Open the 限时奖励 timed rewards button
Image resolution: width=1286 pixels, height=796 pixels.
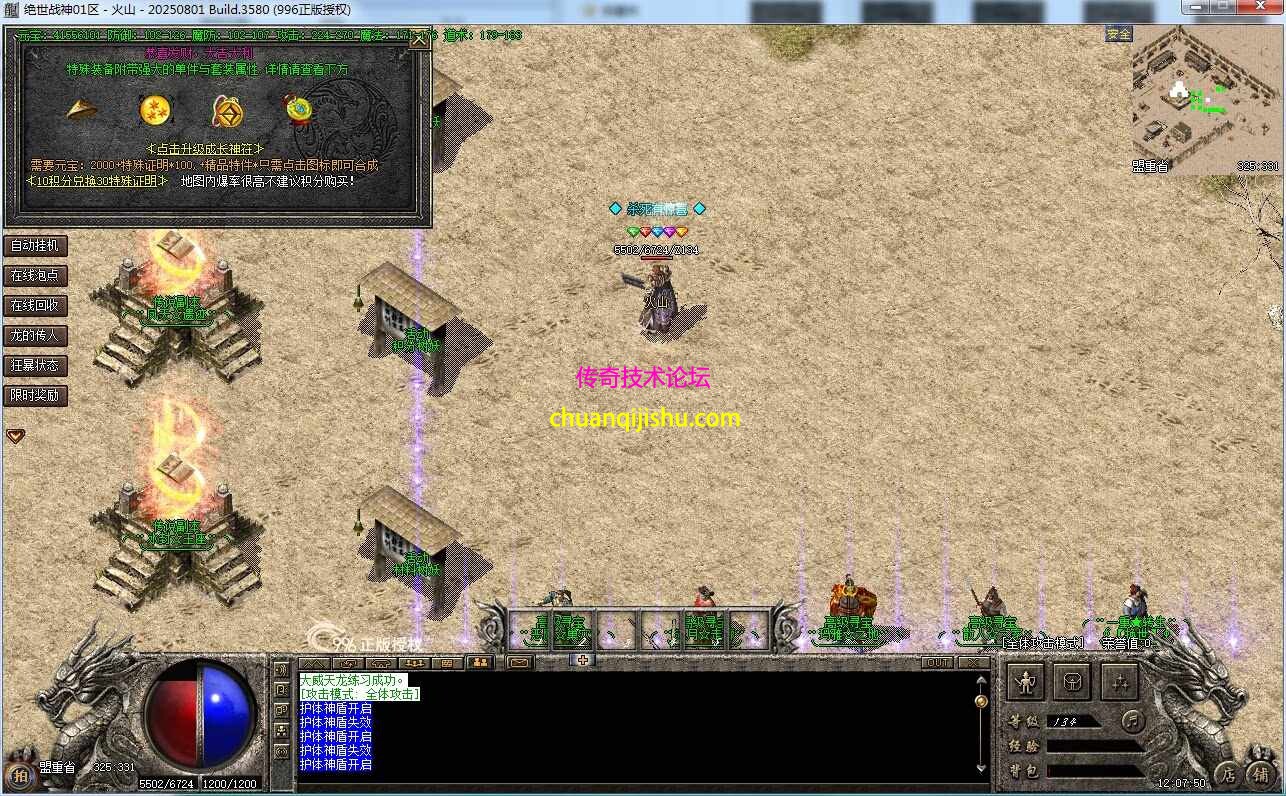tap(35, 395)
